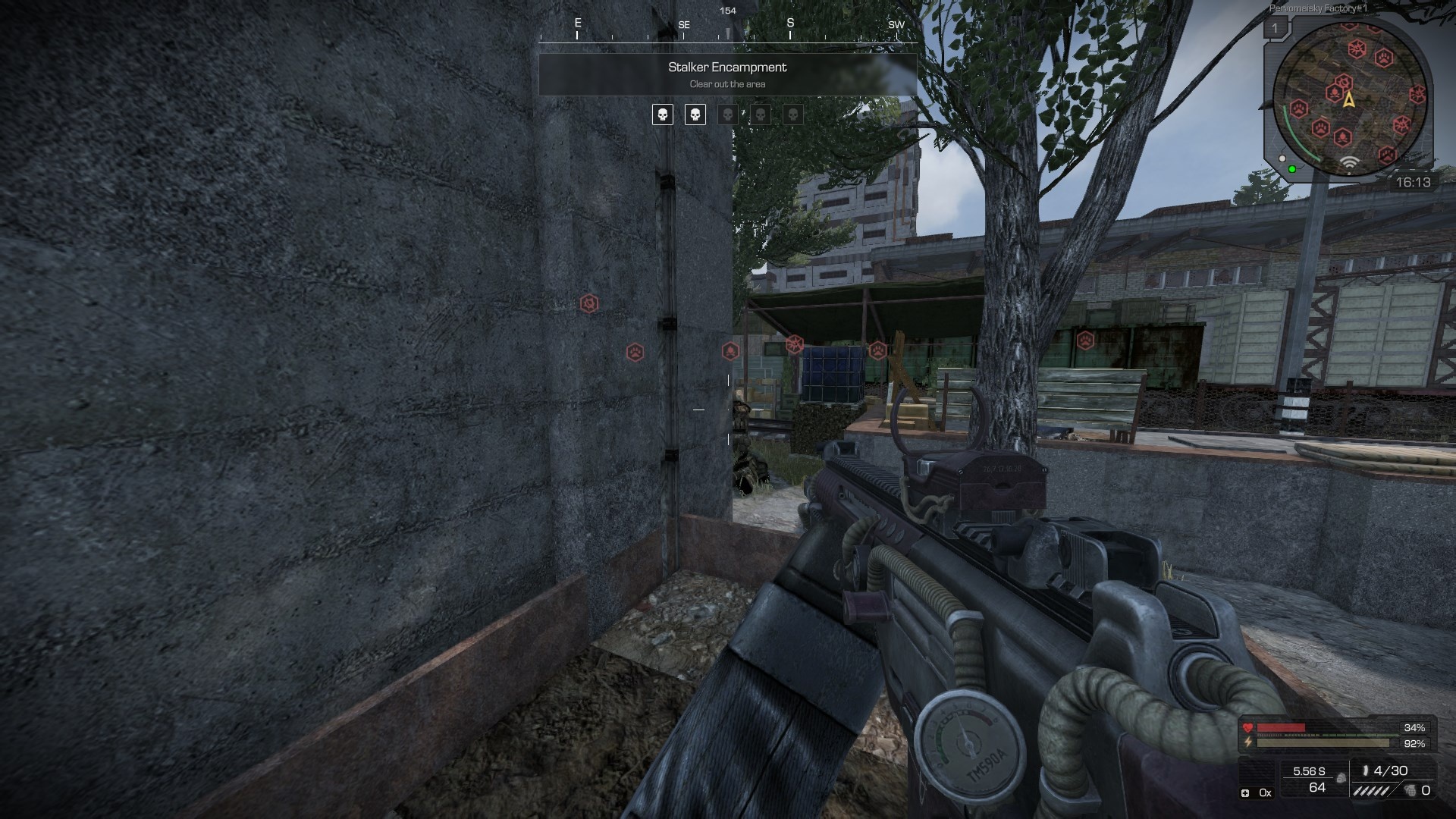This screenshot has height=819, width=1456.
Task: Select the grenade icon
Action: click(x=1410, y=791)
